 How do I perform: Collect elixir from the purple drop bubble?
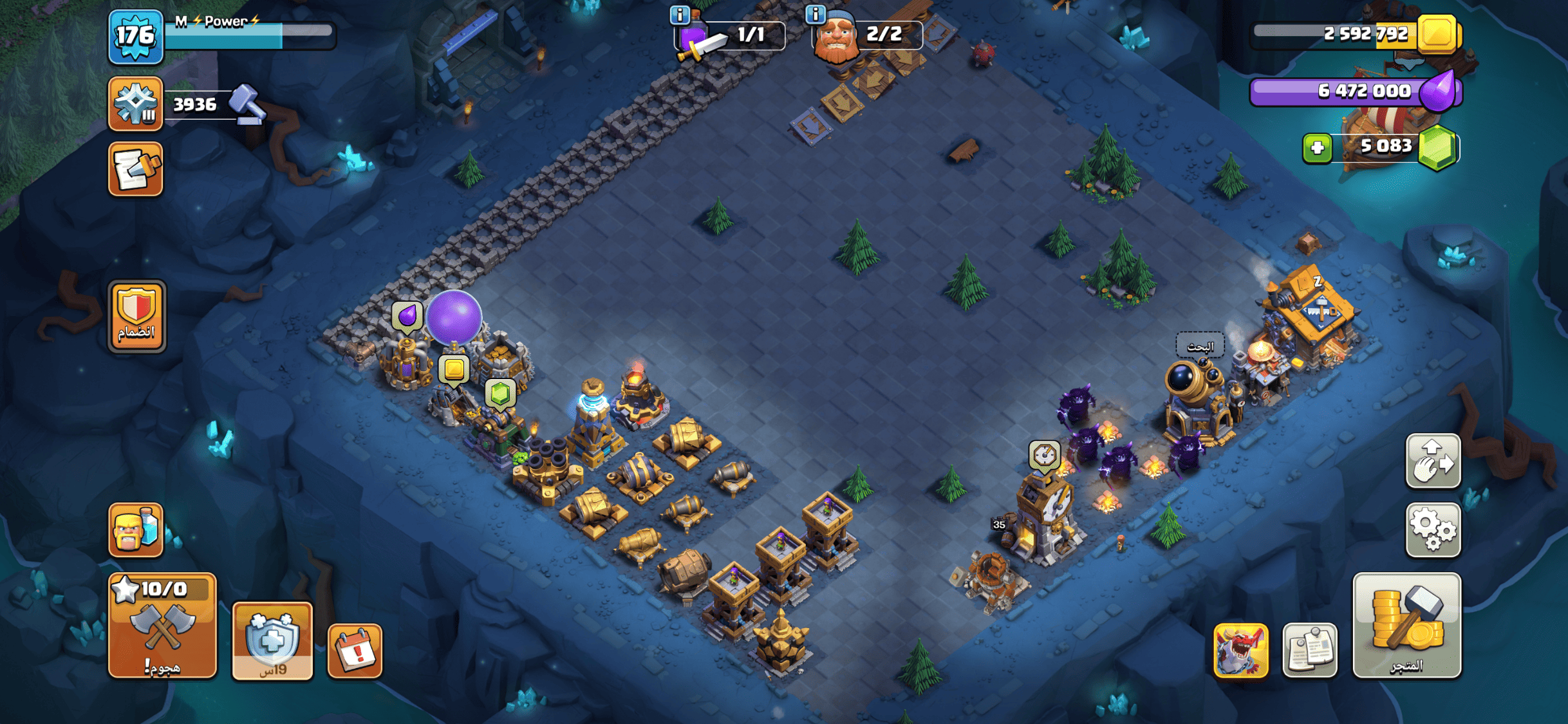point(407,316)
